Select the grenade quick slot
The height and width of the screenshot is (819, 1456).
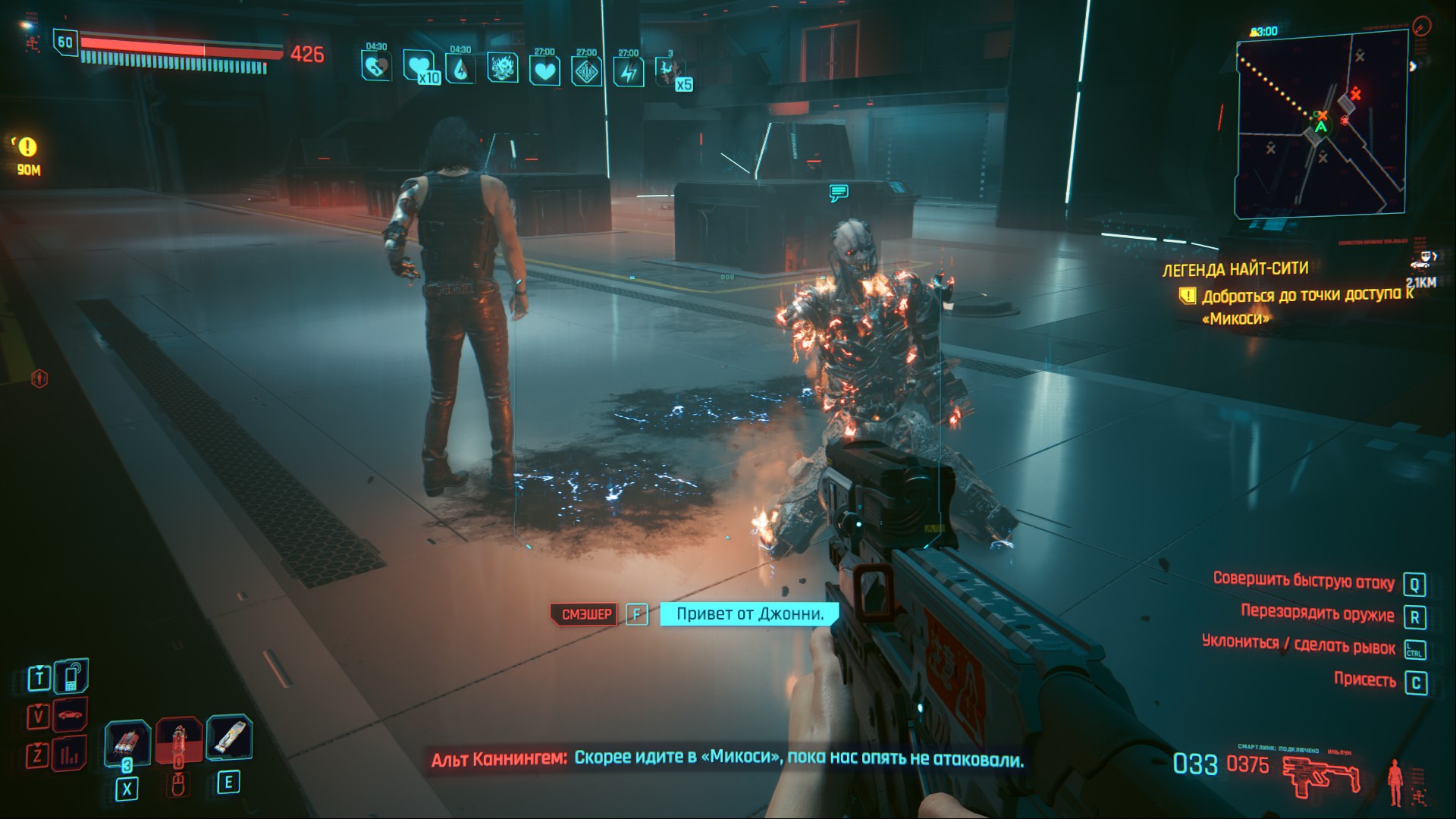(127, 742)
